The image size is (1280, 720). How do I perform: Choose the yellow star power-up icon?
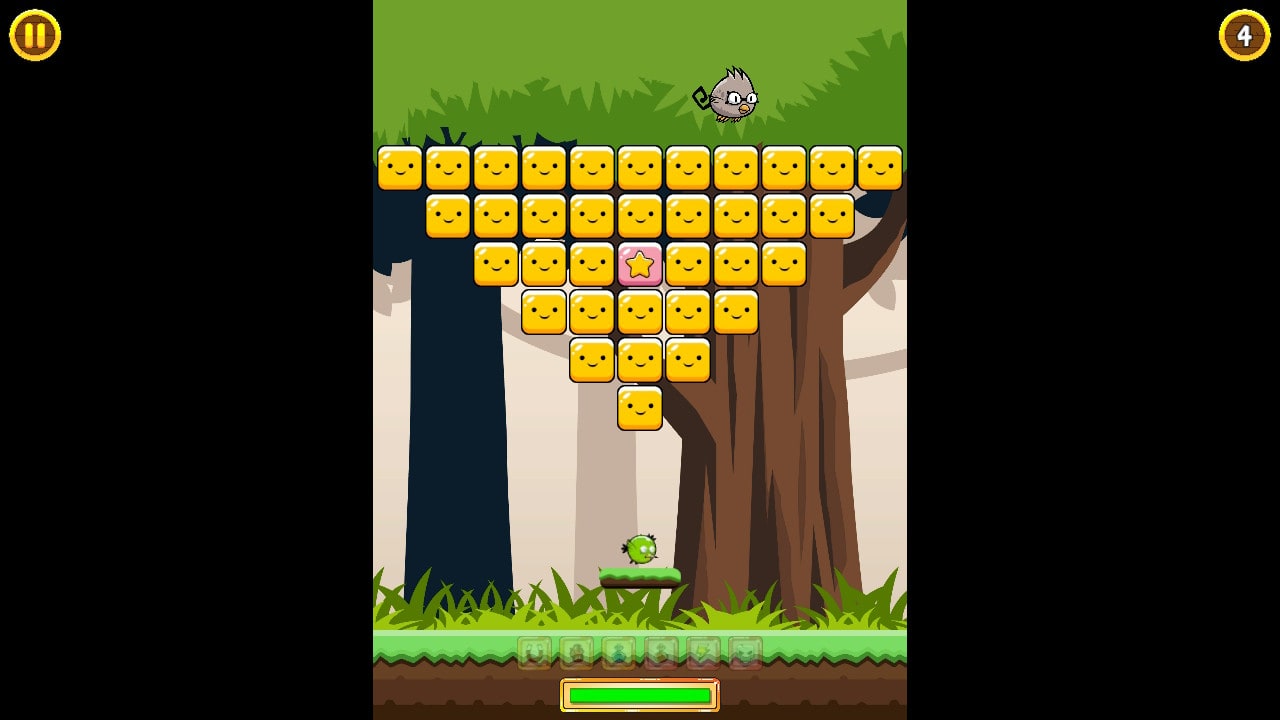click(x=704, y=652)
